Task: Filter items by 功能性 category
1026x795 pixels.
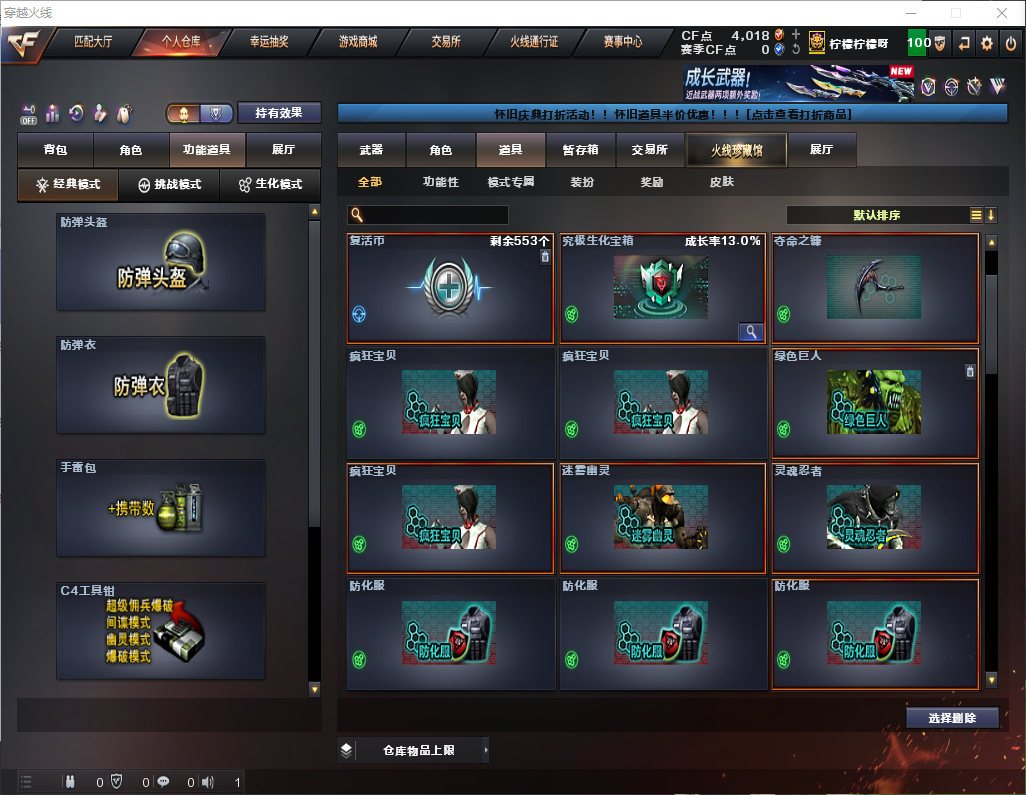Action: tap(440, 182)
